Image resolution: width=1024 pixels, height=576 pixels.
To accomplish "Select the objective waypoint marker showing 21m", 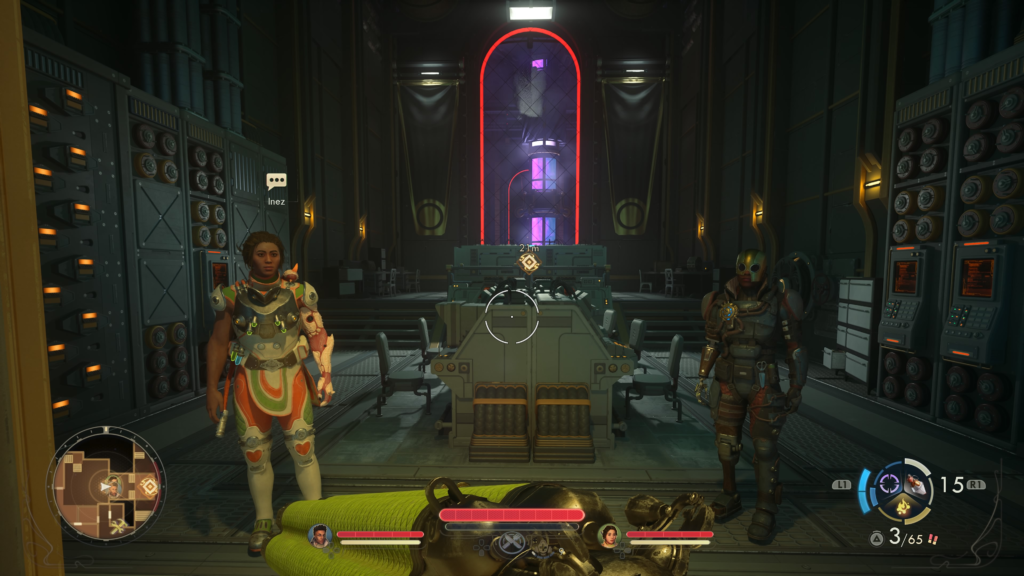I will 528,263.
